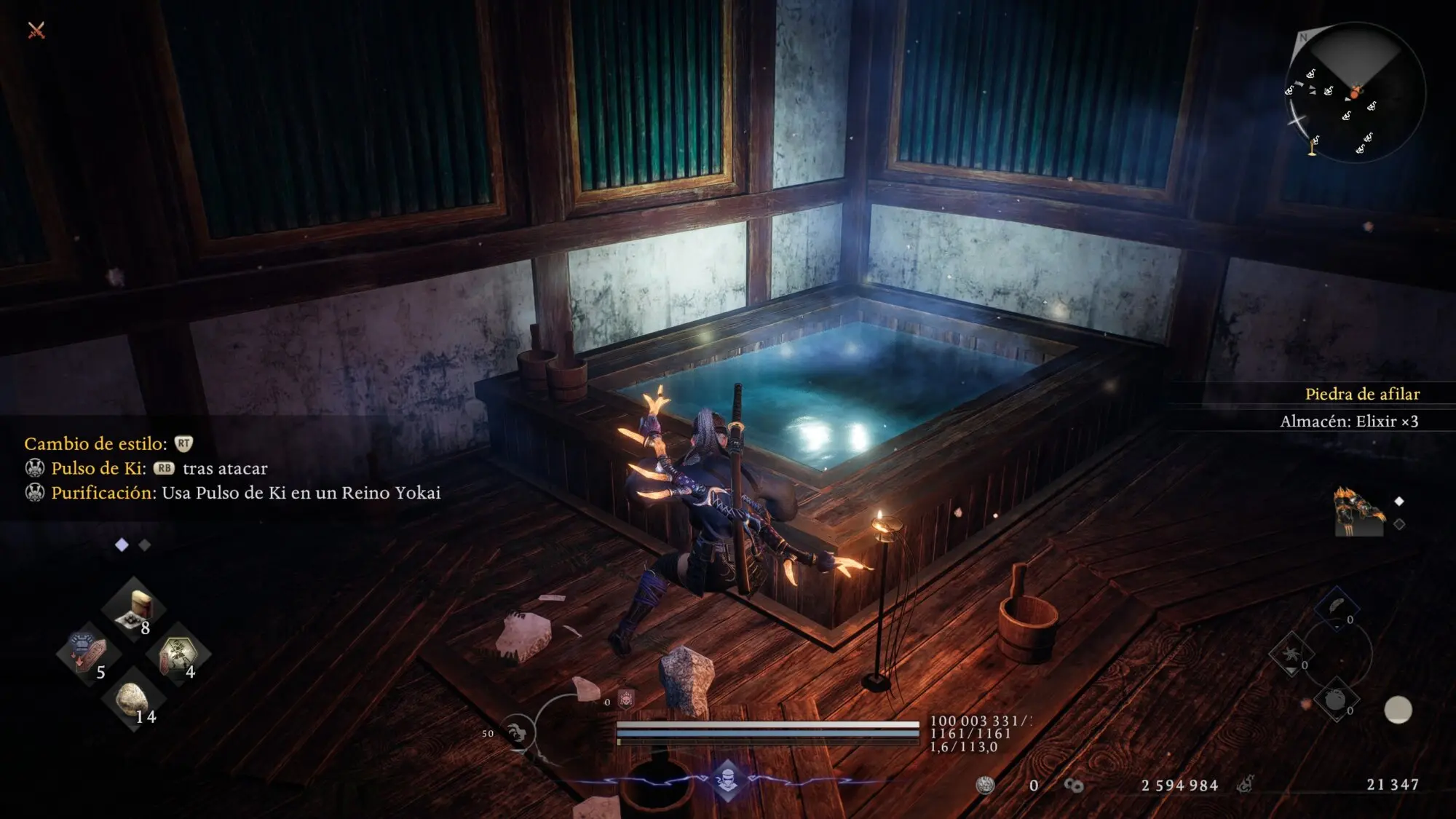Select the feather skill slot
This screenshot has width=1456, height=819.
pos(1337,607)
